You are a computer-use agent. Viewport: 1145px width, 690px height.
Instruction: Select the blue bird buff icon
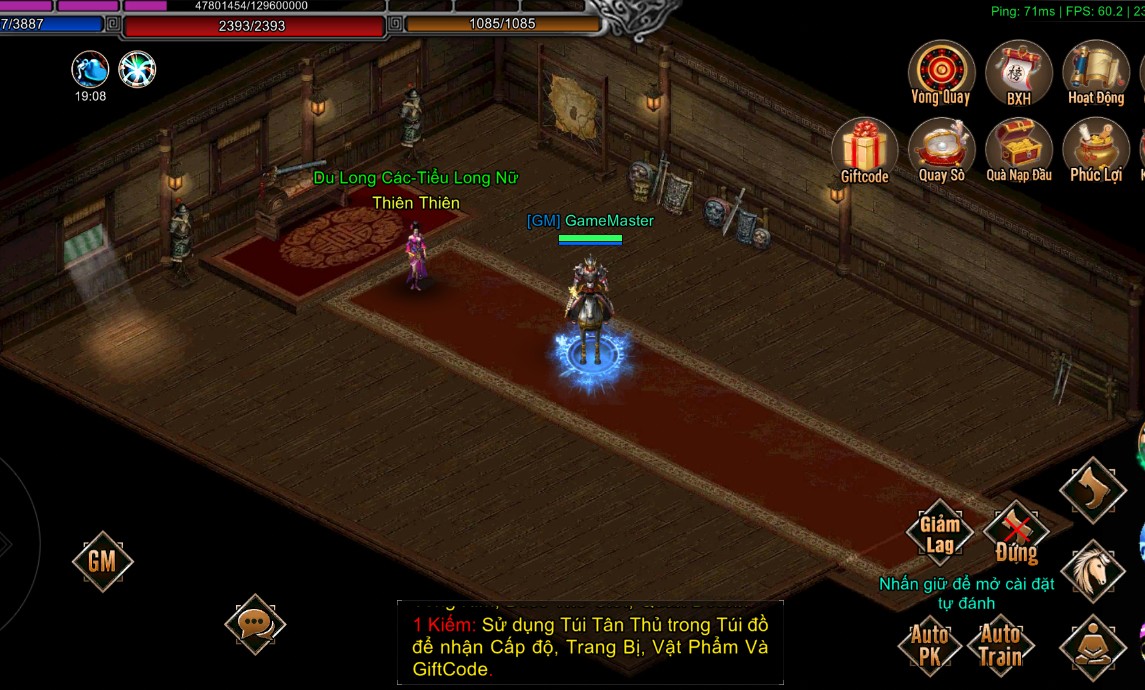pos(90,69)
